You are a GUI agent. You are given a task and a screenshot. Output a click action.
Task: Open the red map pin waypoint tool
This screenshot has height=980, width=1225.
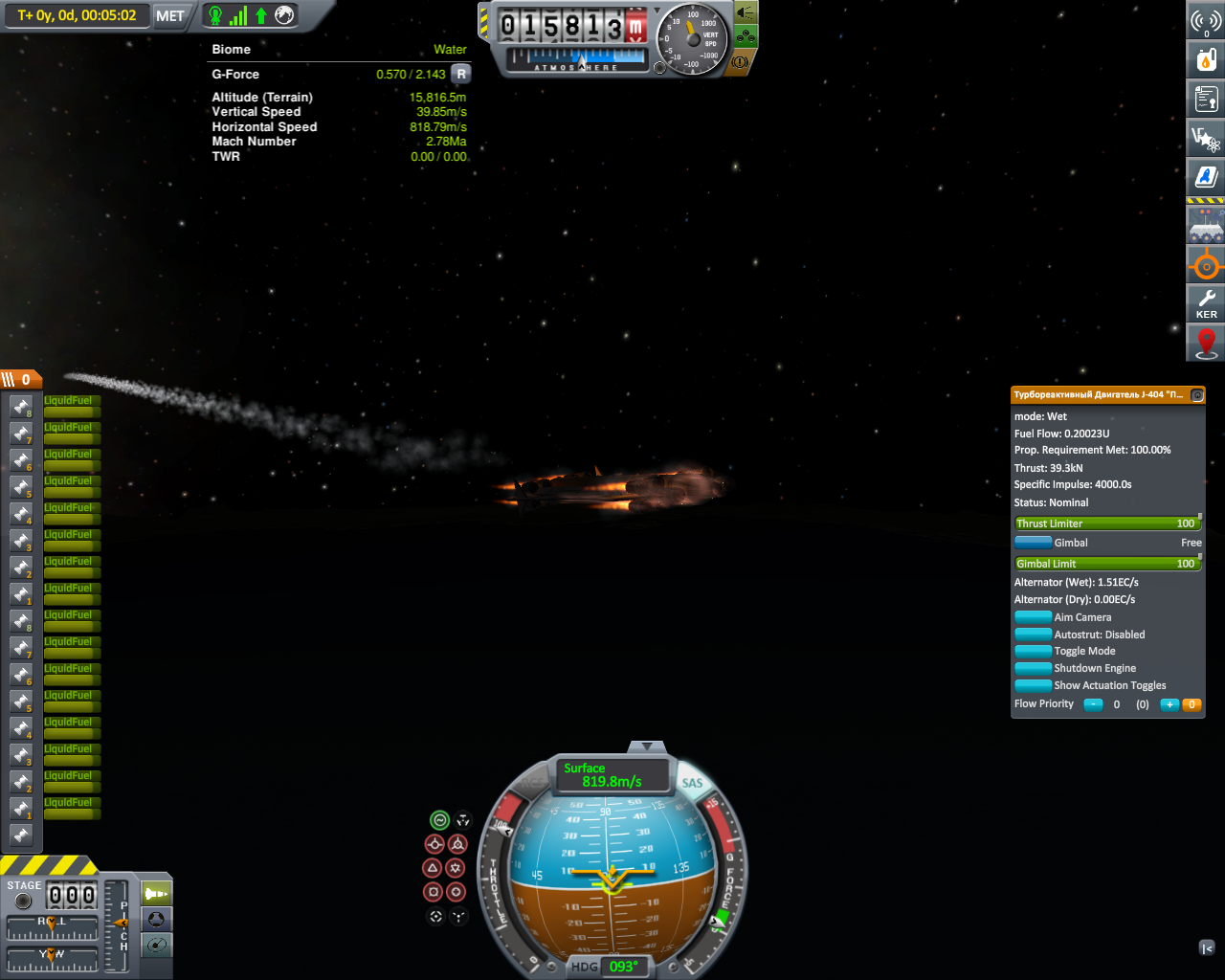tap(1206, 343)
